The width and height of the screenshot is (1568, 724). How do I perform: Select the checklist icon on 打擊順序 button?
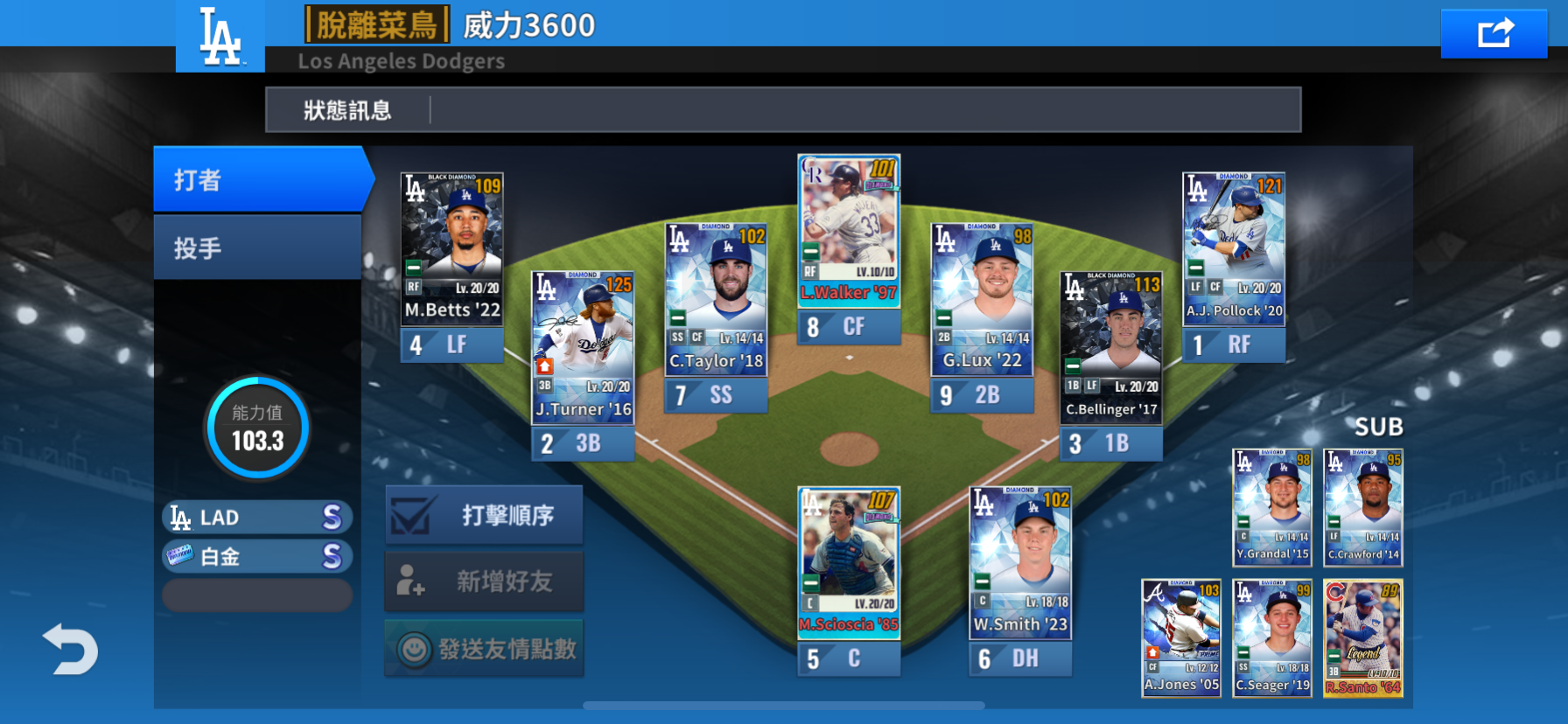(411, 515)
